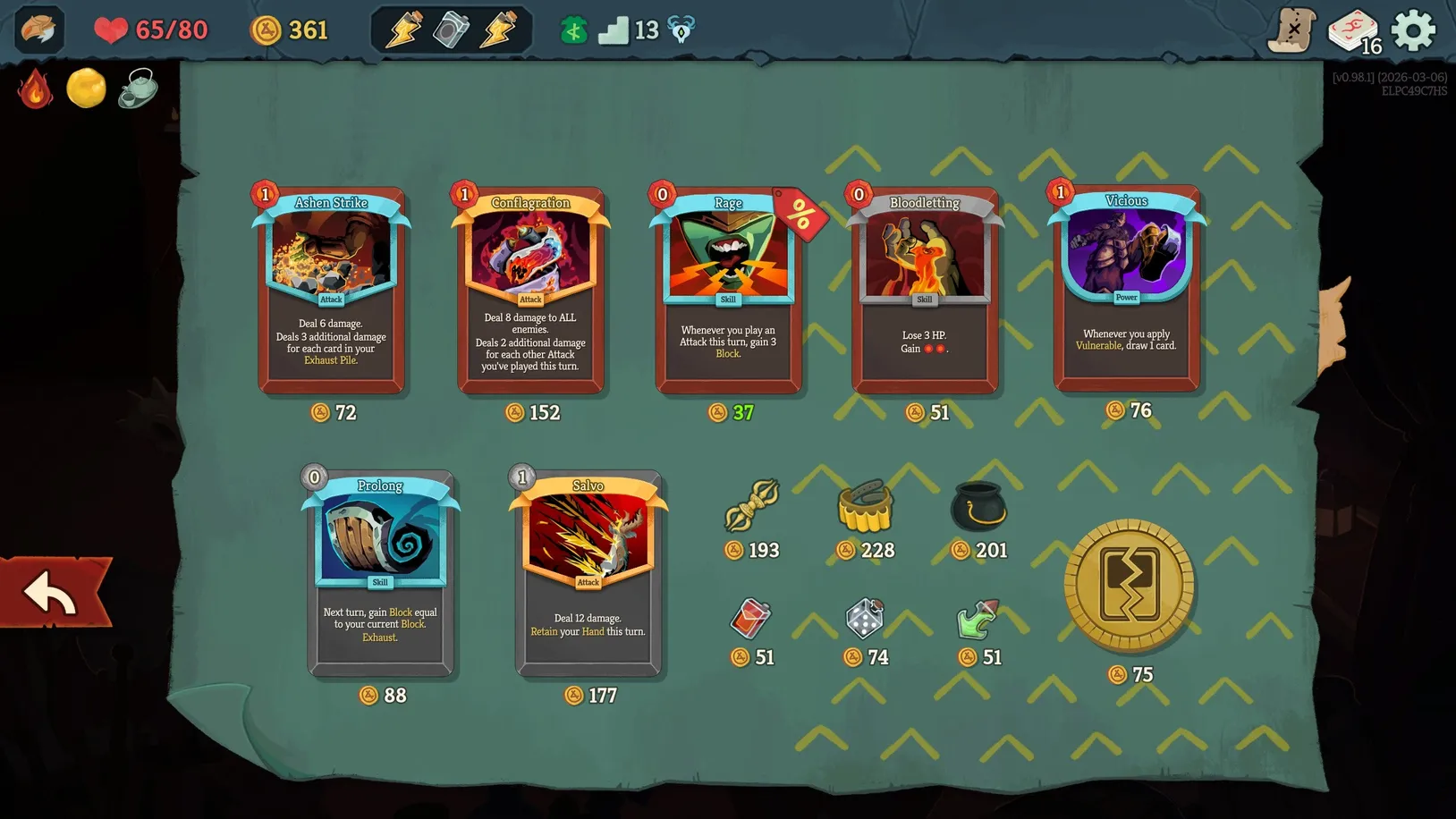
Task: Open the map scroll icon
Action: coord(1289,30)
